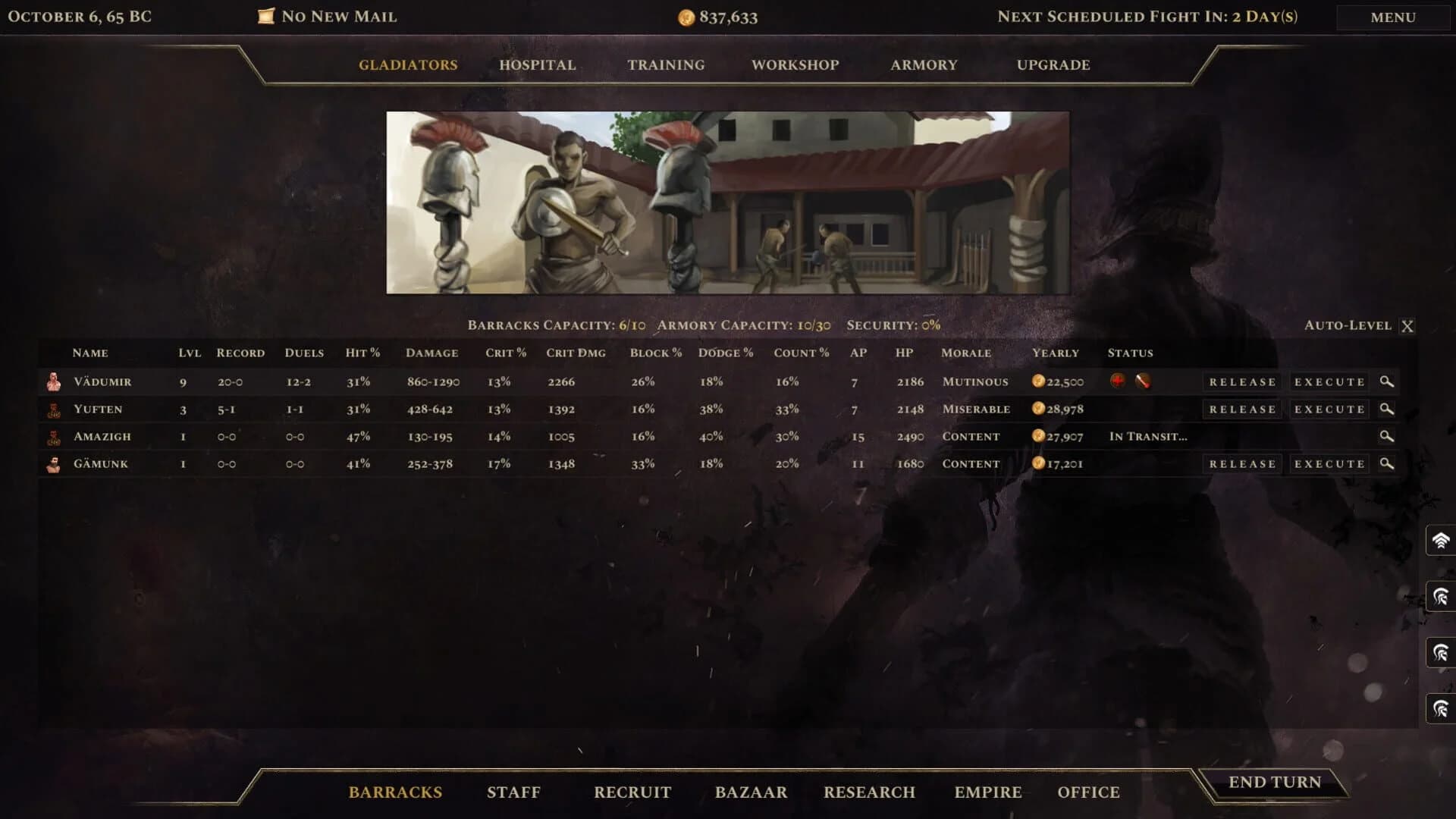Inspect Amazigh with the magnifier icon
The height and width of the screenshot is (819, 1456).
tap(1386, 436)
